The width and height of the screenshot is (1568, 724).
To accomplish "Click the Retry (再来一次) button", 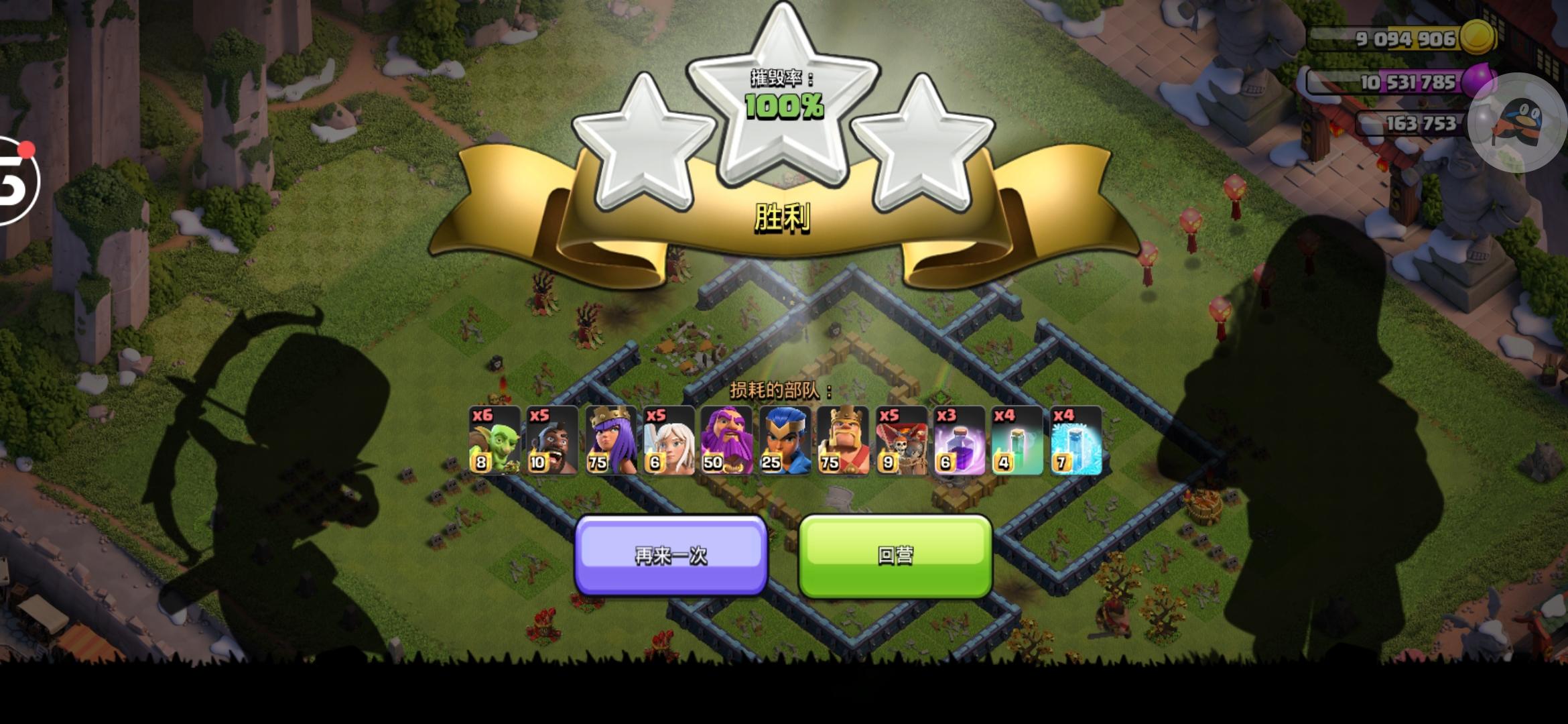I will [670, 556].
